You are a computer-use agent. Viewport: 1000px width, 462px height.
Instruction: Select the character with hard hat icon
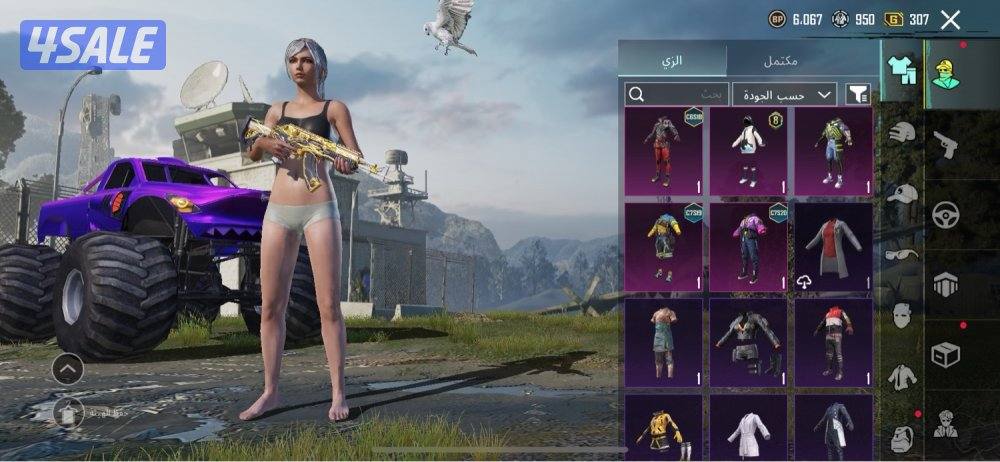pos(945,72)
